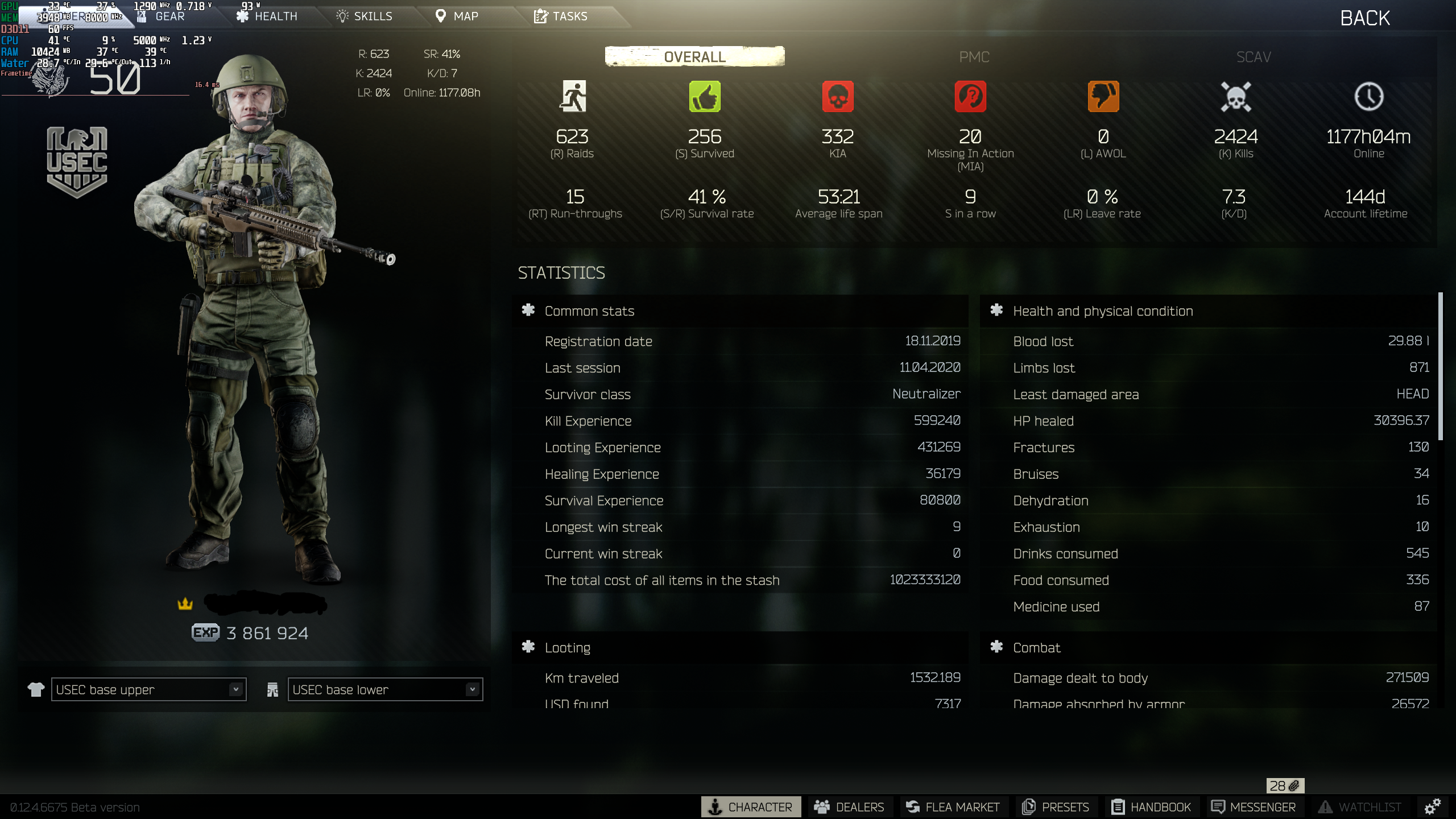The height and width of the screenshot is (819, 1456).
Task: Click the orange AWOL thumbs-down icon
Action: (1102, 97)
